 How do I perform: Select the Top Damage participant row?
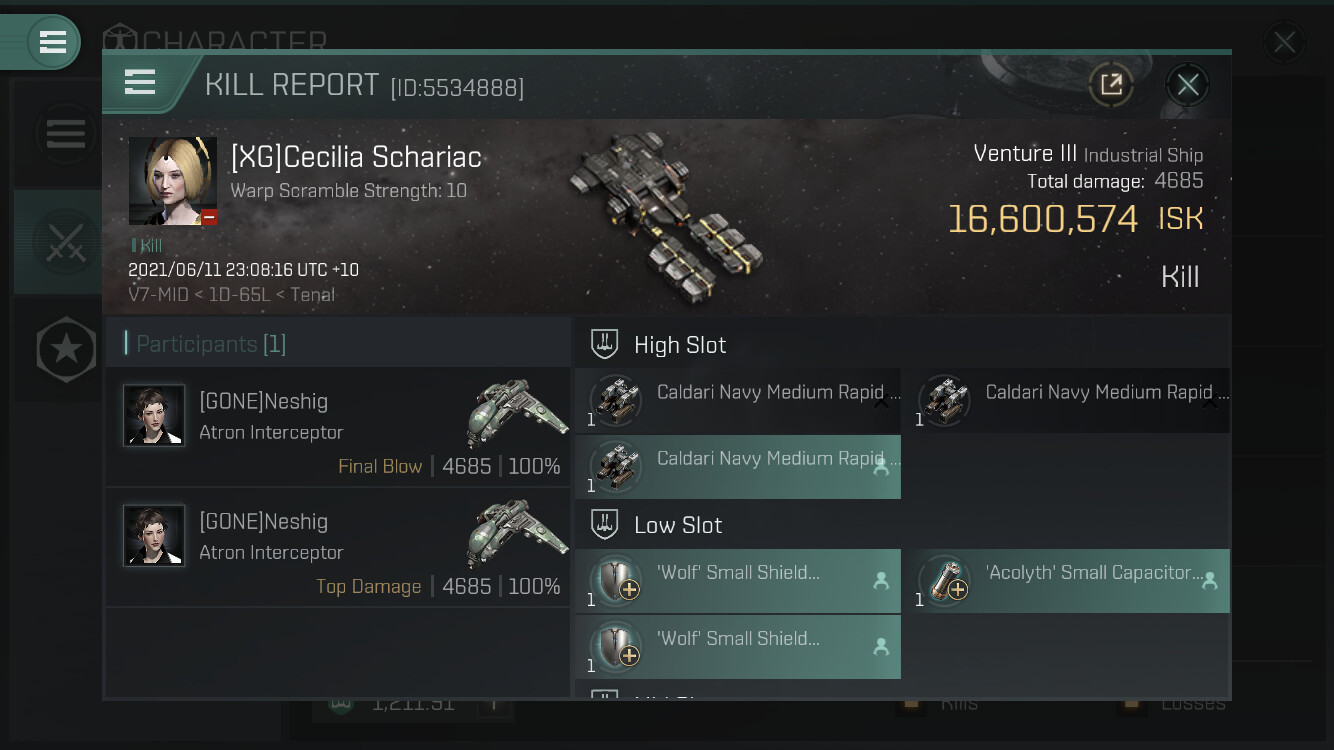338,547
